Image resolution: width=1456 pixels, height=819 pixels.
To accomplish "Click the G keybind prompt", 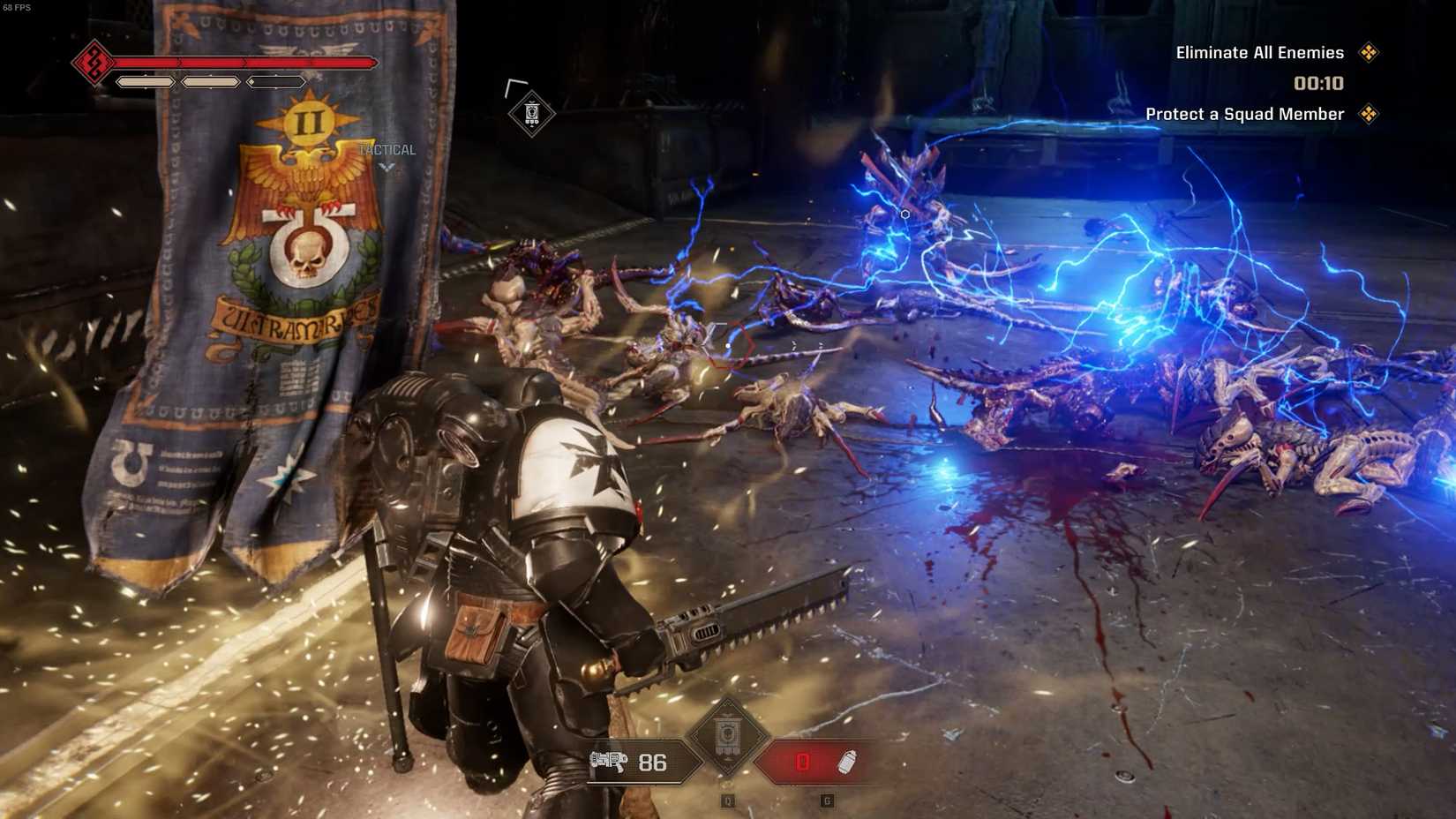I will [827, 800].
